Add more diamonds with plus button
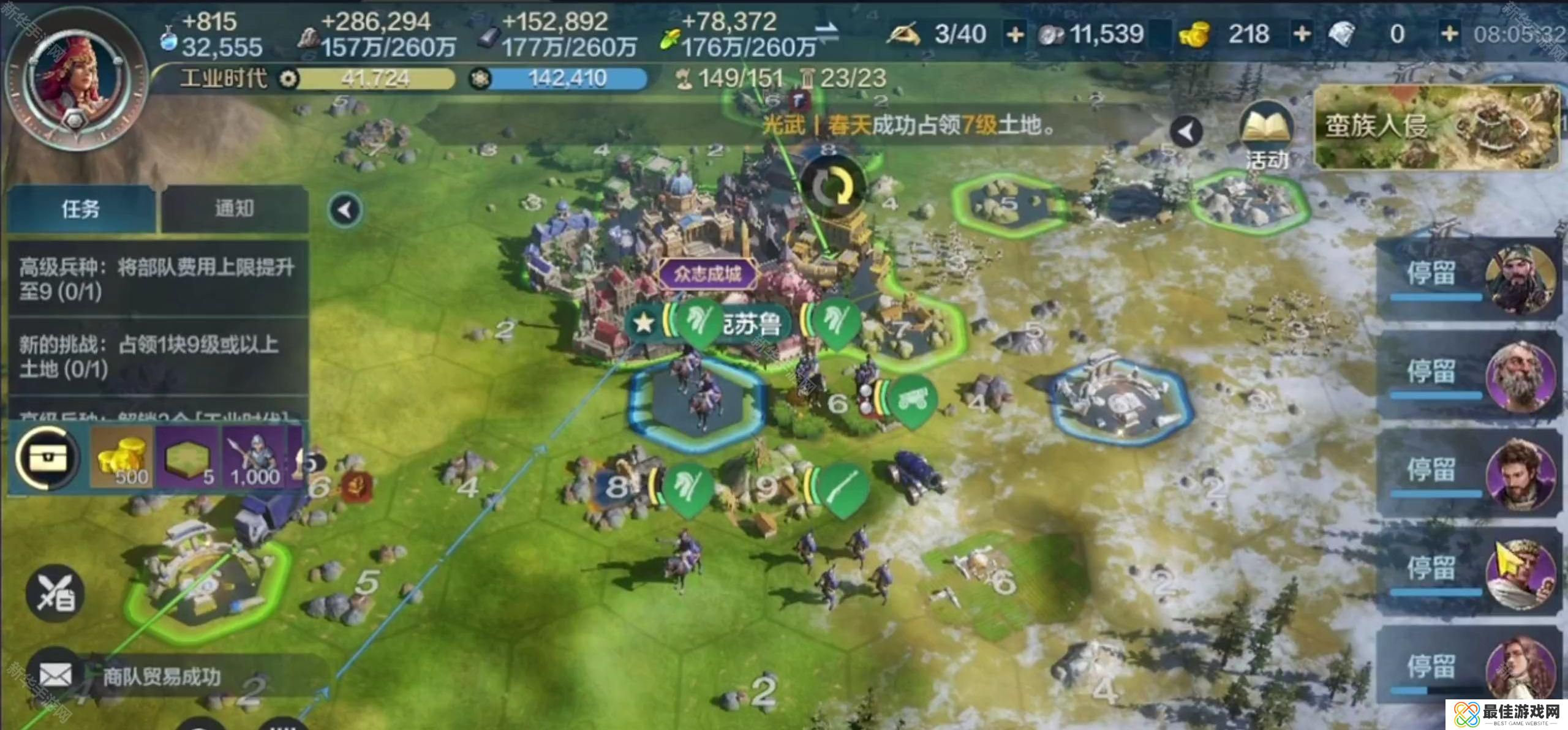This screenshot has height=730, width=1568. point(1449,34)
